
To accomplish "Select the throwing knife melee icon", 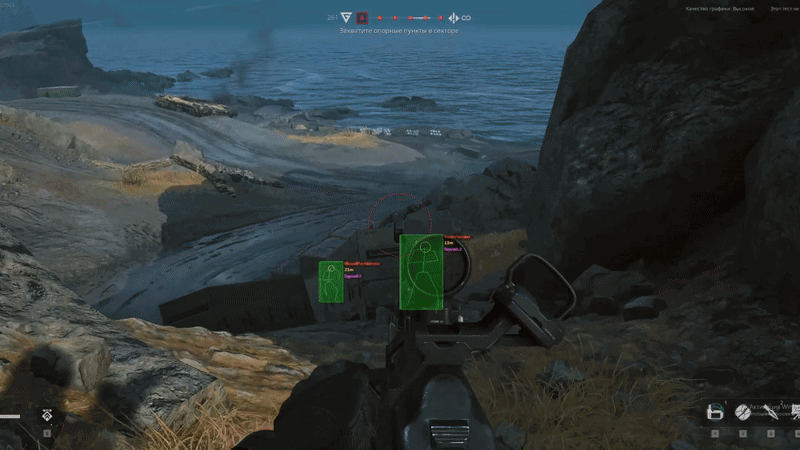I will click(x=771, y=412).
